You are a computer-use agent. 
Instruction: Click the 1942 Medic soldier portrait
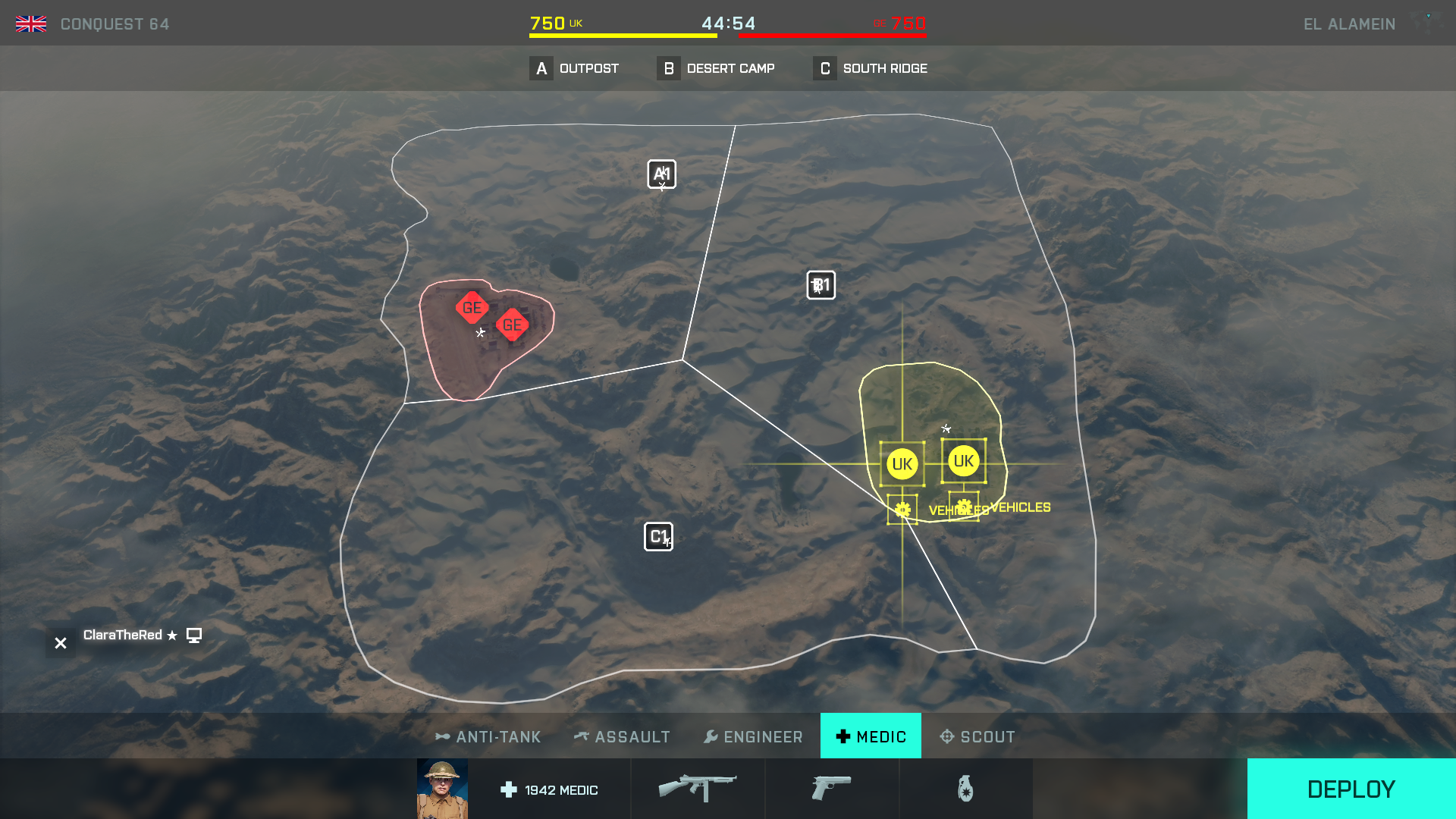point(442,789)
